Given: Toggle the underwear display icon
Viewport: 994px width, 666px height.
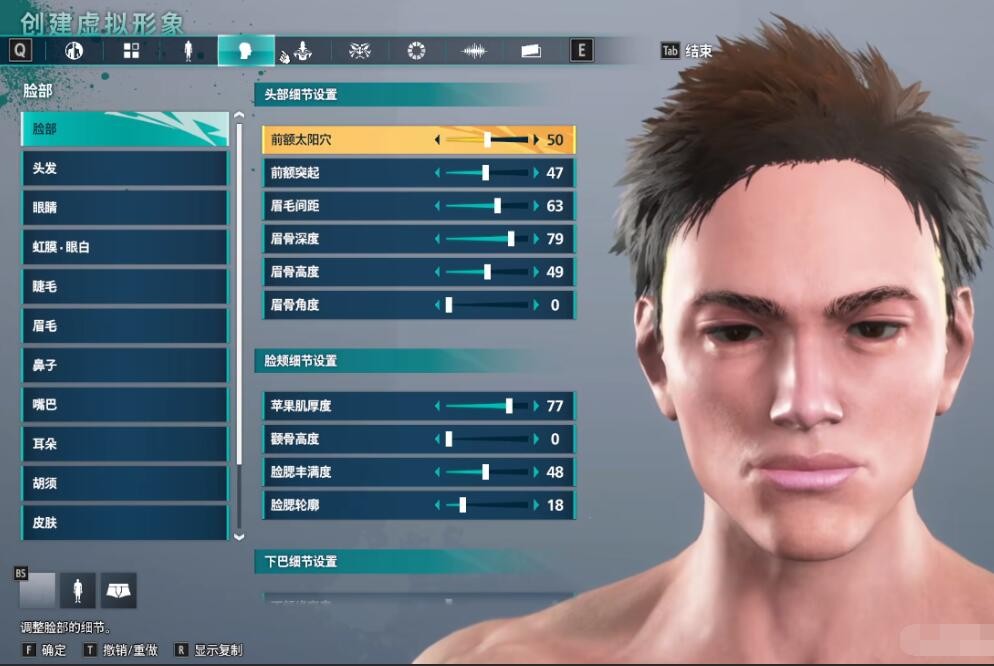Looking at the screenshot, I should pyautogui.click(x=118, y=591).
